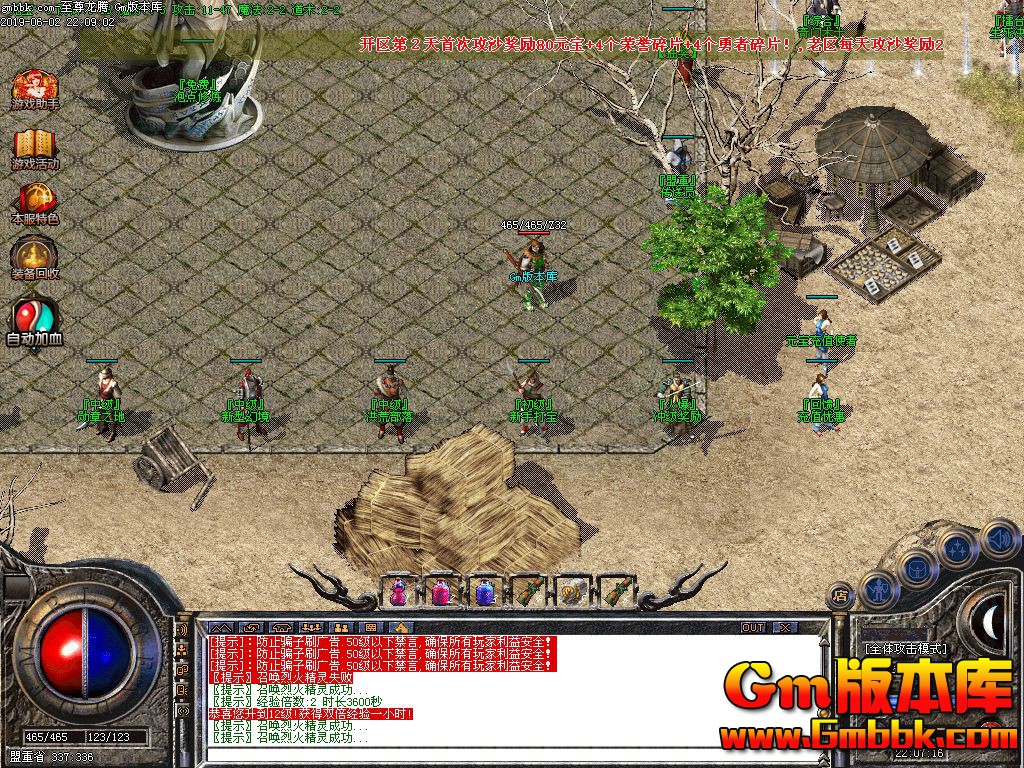Viewport: 1024px width, 768px height.
Task: Toggle the 自动加血 auto-heal button
Action: pyautogui.click(x=35, y=320)
